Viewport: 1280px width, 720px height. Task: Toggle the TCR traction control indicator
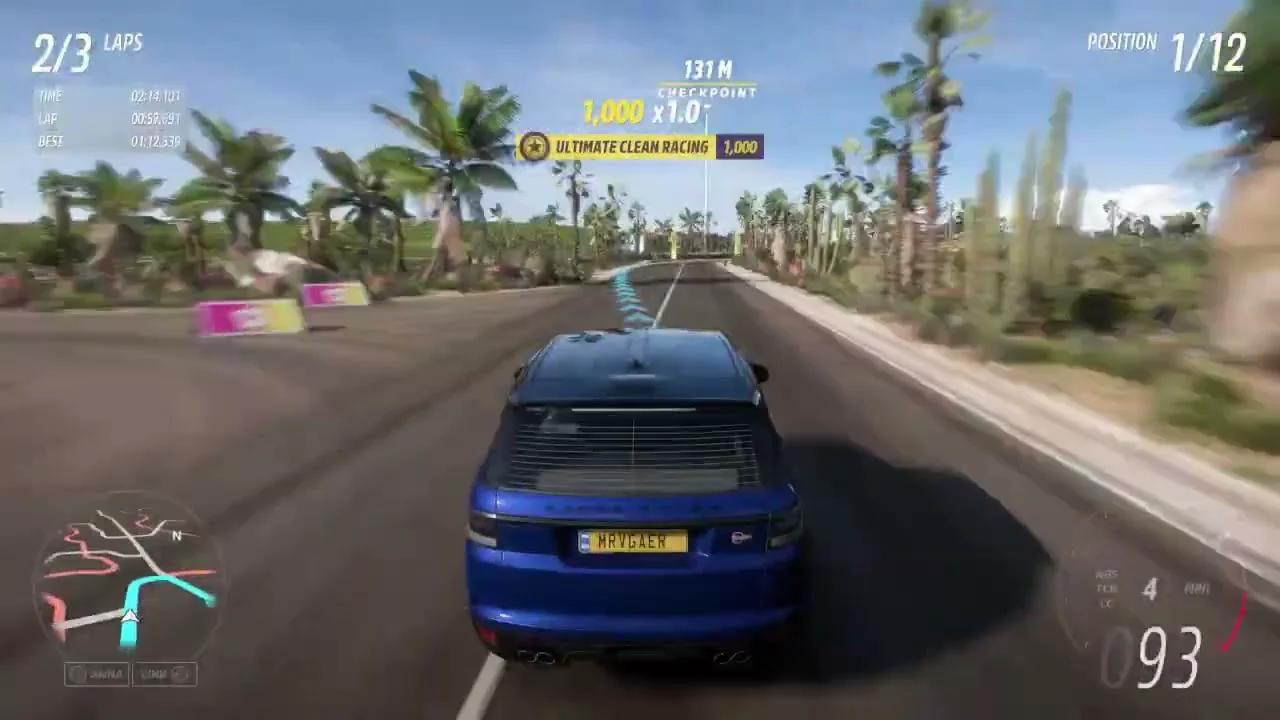click(1107, 589)
